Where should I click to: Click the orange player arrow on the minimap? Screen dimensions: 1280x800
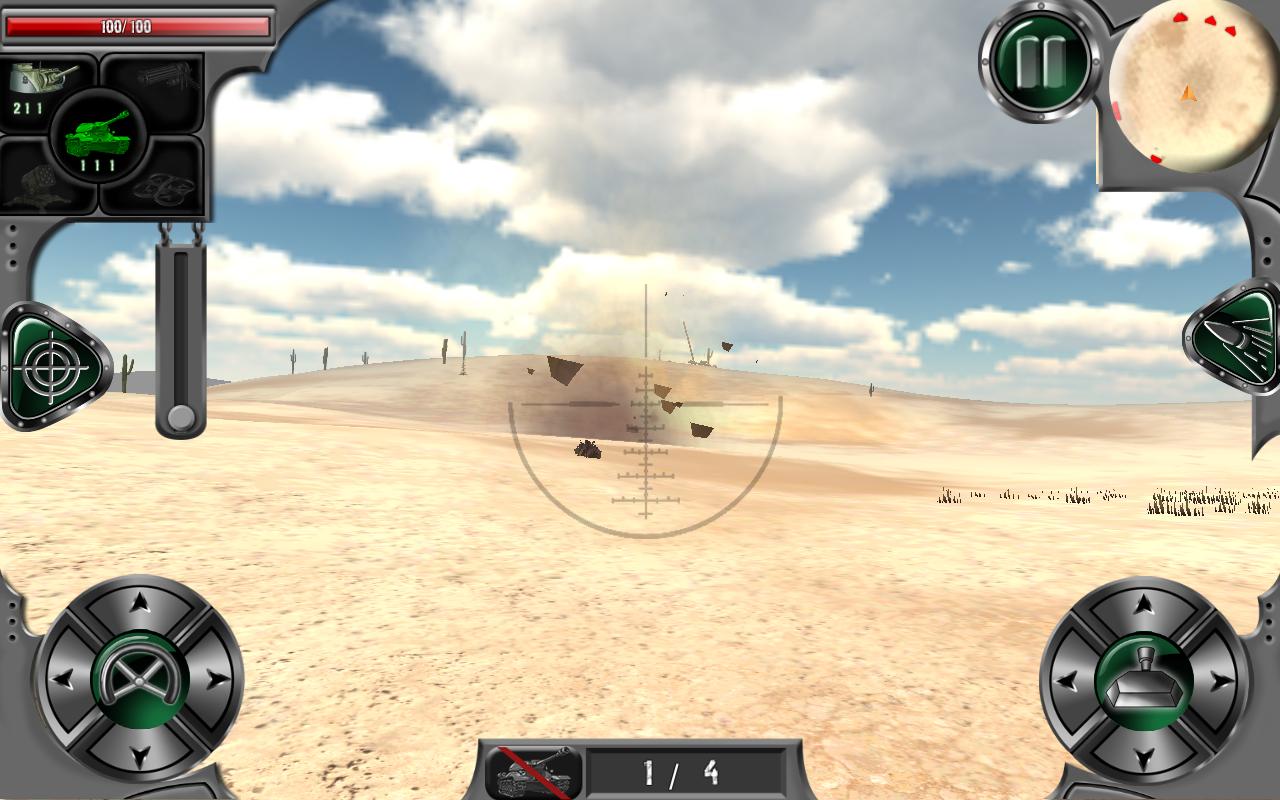[1190, 92]
